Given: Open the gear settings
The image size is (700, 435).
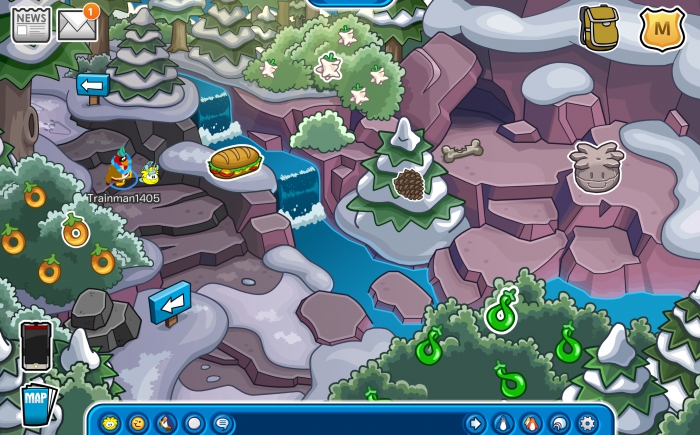Looking at the screenshot, I should (x=587, y=423).
